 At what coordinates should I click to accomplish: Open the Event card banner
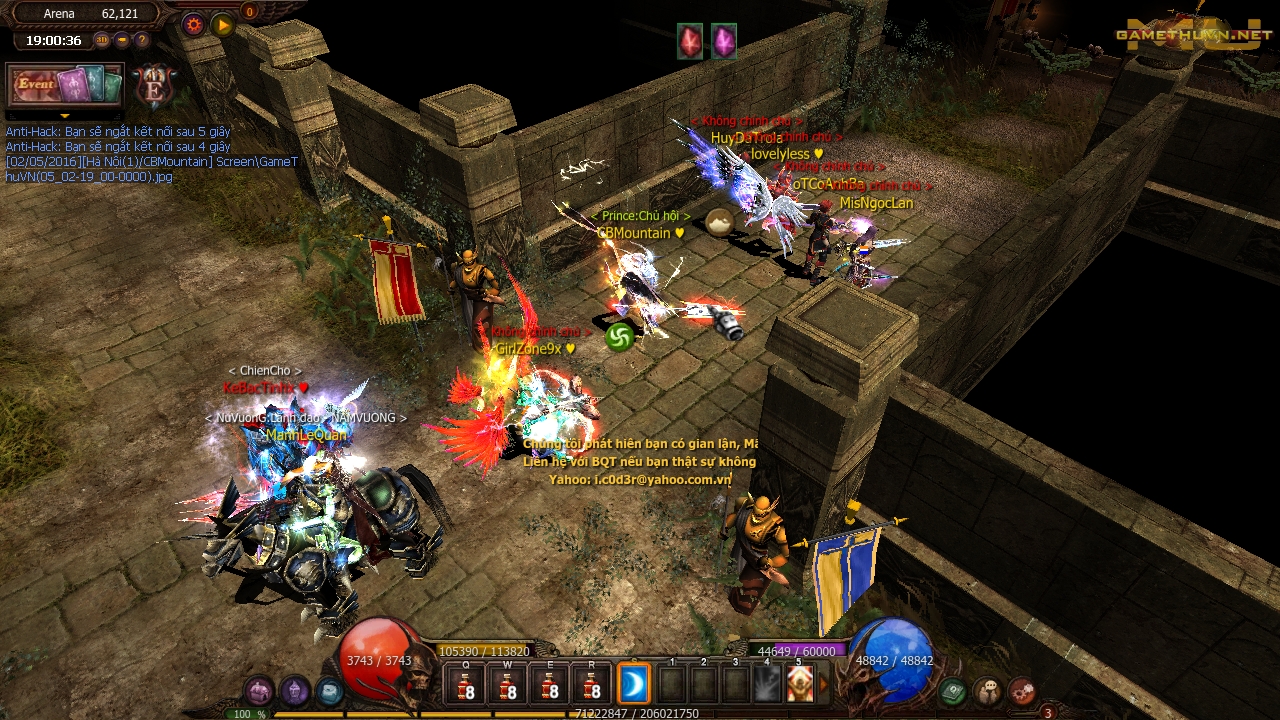pyautogui.click(x=63, y=86)
